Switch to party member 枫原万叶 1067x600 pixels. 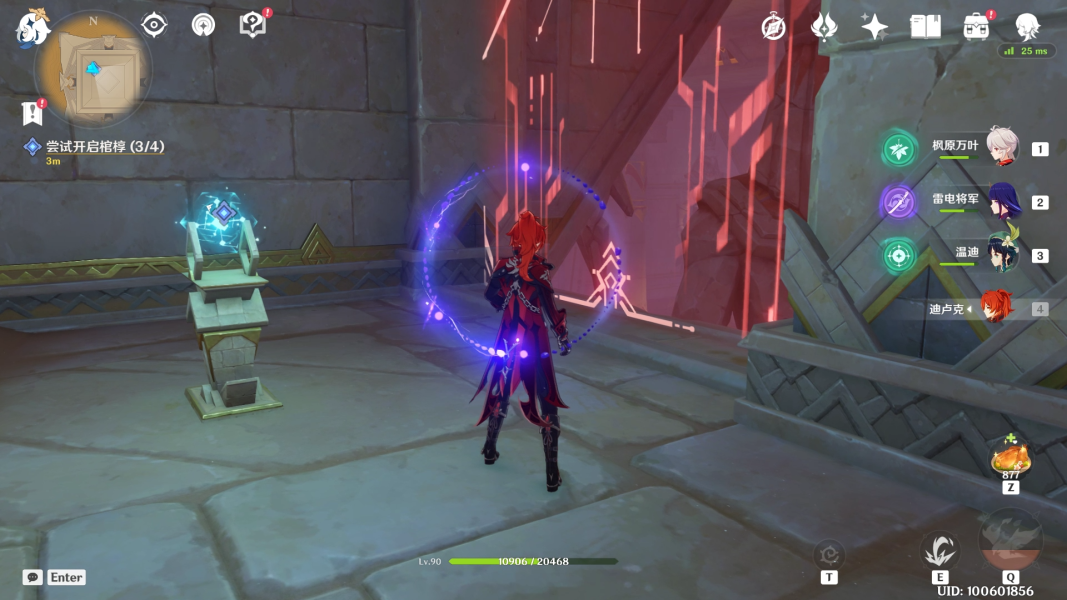1002,147
